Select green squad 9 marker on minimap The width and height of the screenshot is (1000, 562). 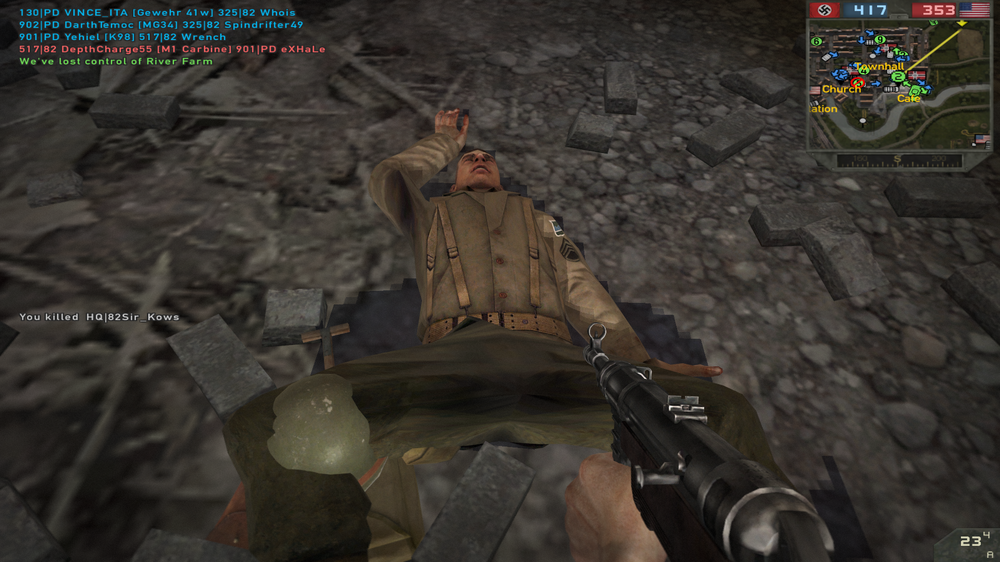pyautogui.click(x=880, y=40)
